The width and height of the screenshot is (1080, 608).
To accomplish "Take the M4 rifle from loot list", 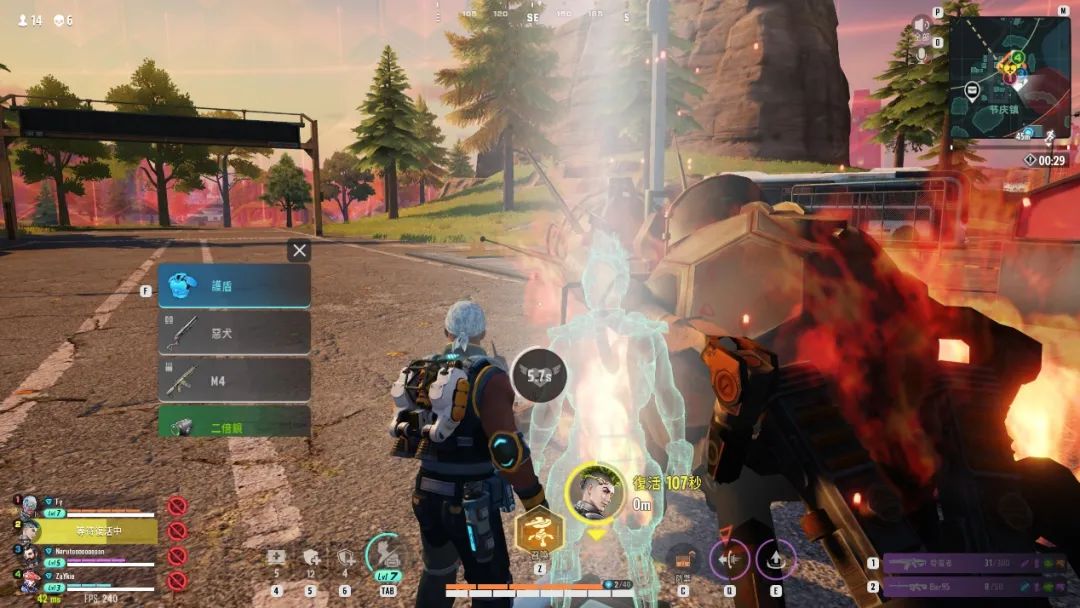I will pyautogui.click(x=234, y=380).
